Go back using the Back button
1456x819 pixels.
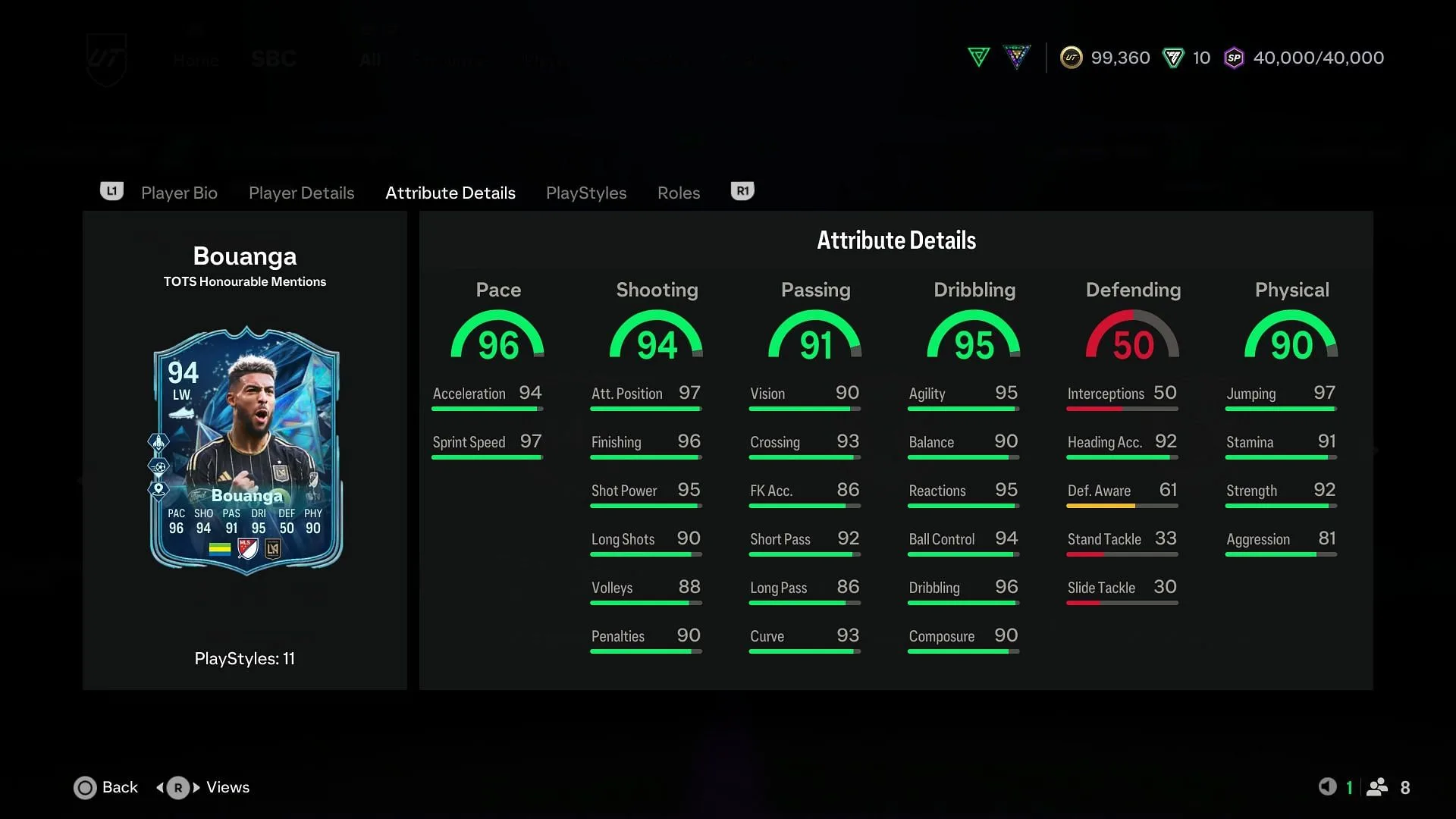106,787
